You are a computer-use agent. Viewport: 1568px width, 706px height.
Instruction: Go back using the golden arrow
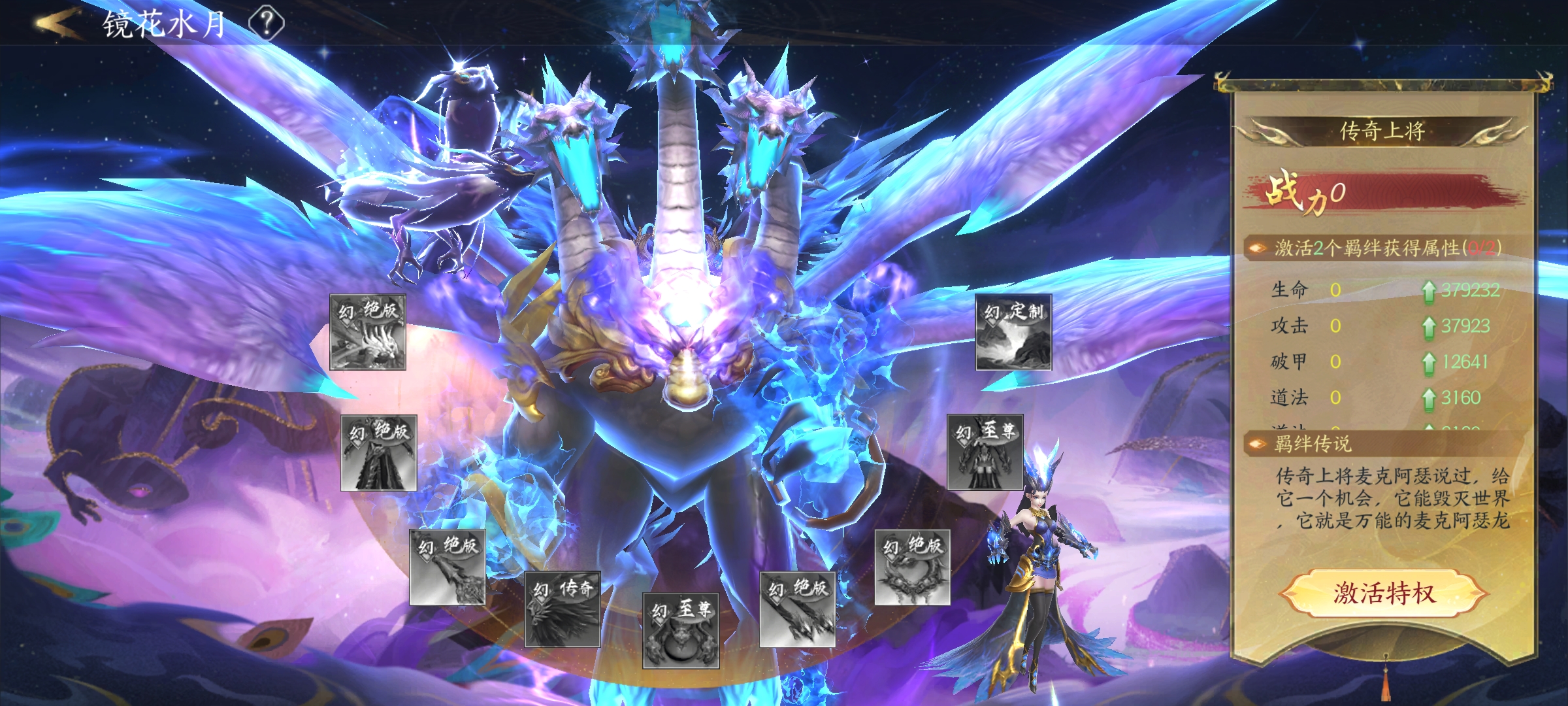57,24
